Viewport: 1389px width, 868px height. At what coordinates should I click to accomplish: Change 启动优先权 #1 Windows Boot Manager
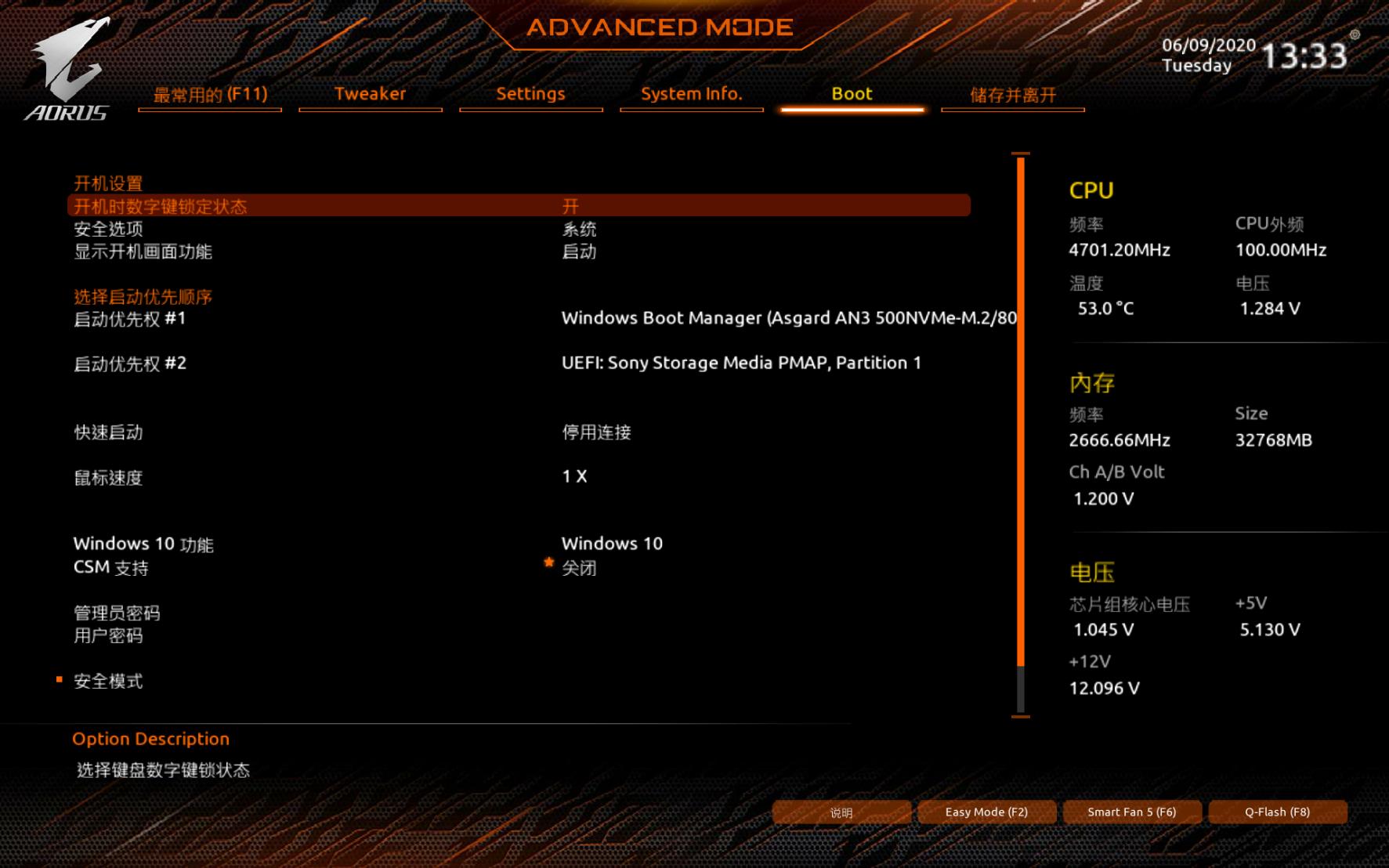tap(787, 318)
